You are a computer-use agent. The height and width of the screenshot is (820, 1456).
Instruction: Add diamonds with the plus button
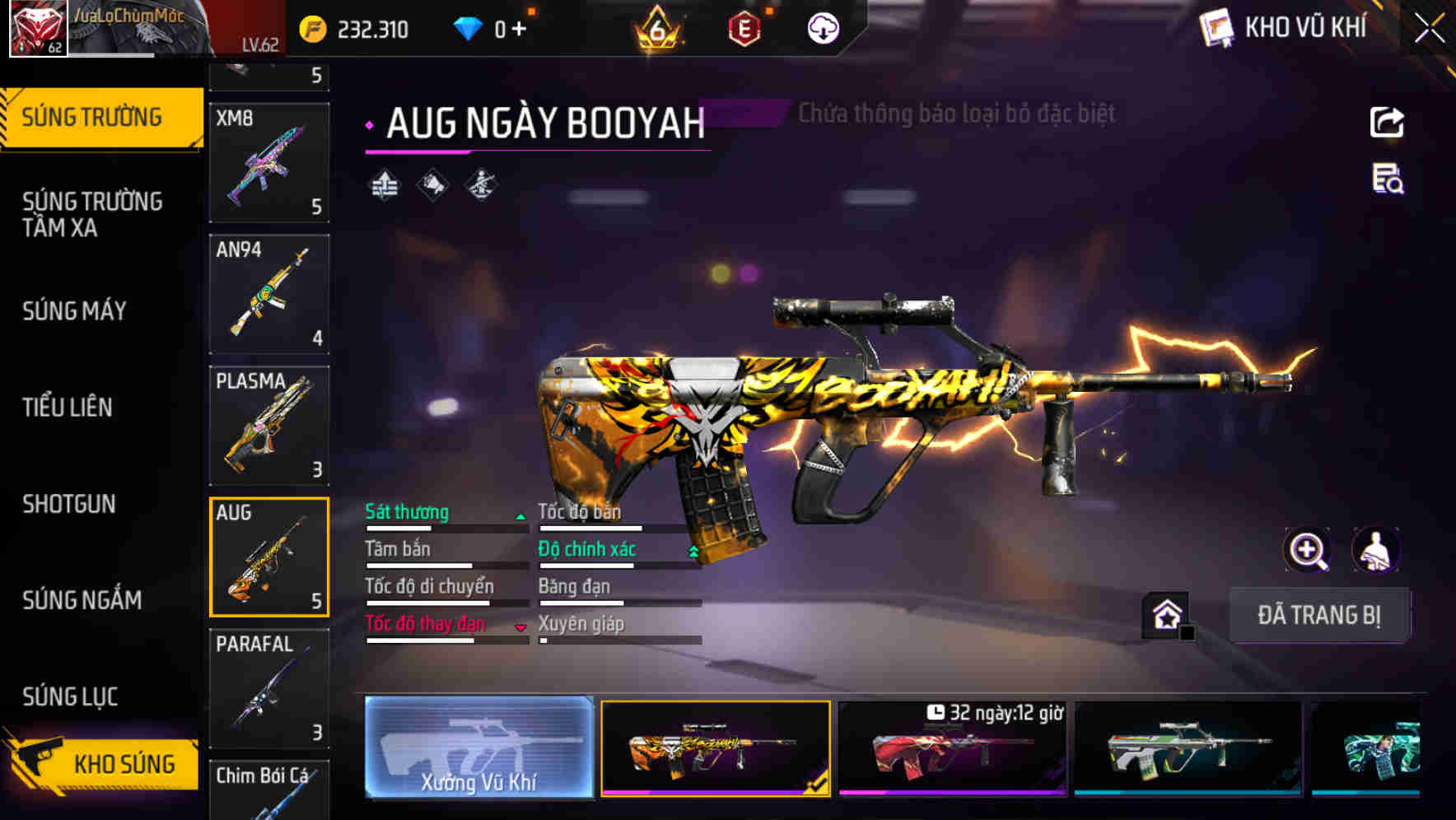[519, 30]
